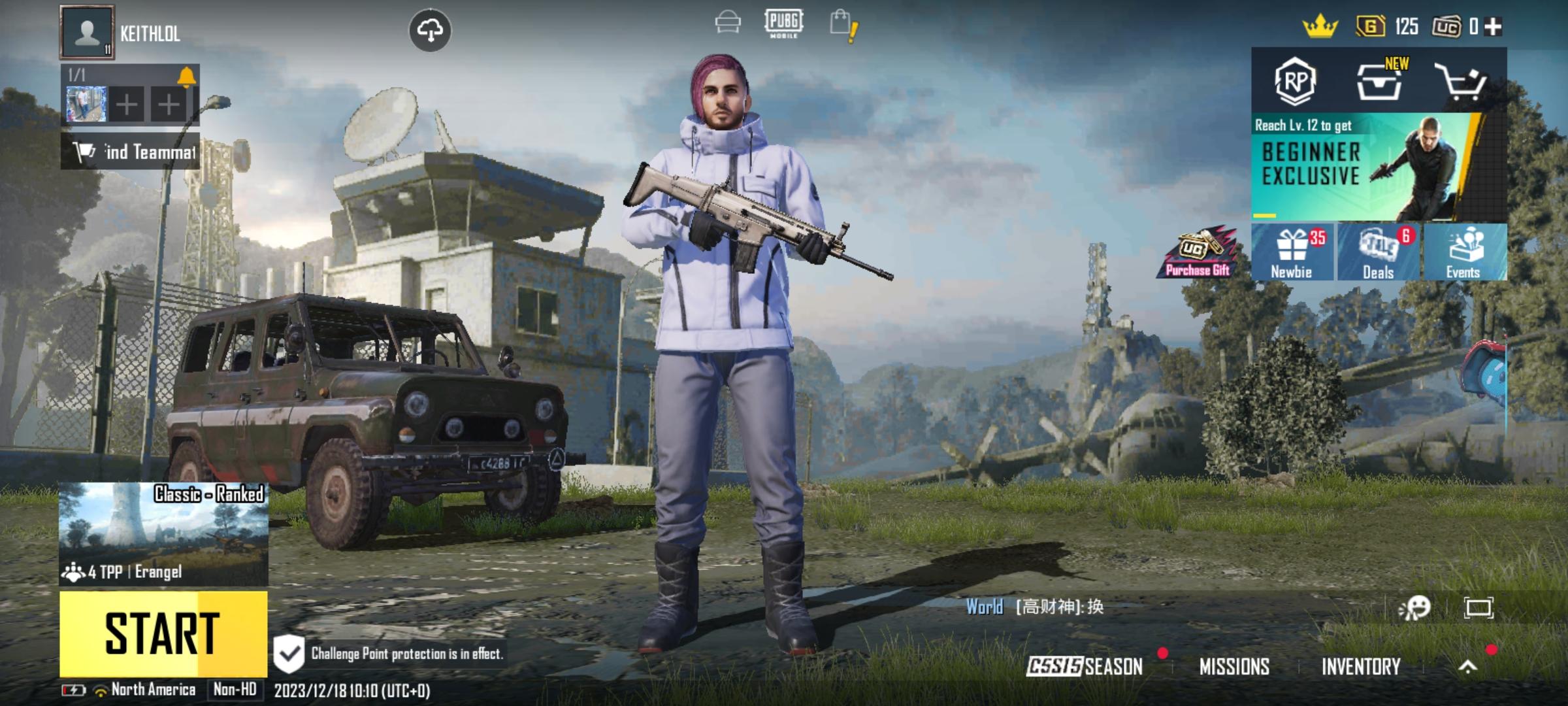Toggle the notification bell
1568x706 pixels.
(x=188, y=77)
